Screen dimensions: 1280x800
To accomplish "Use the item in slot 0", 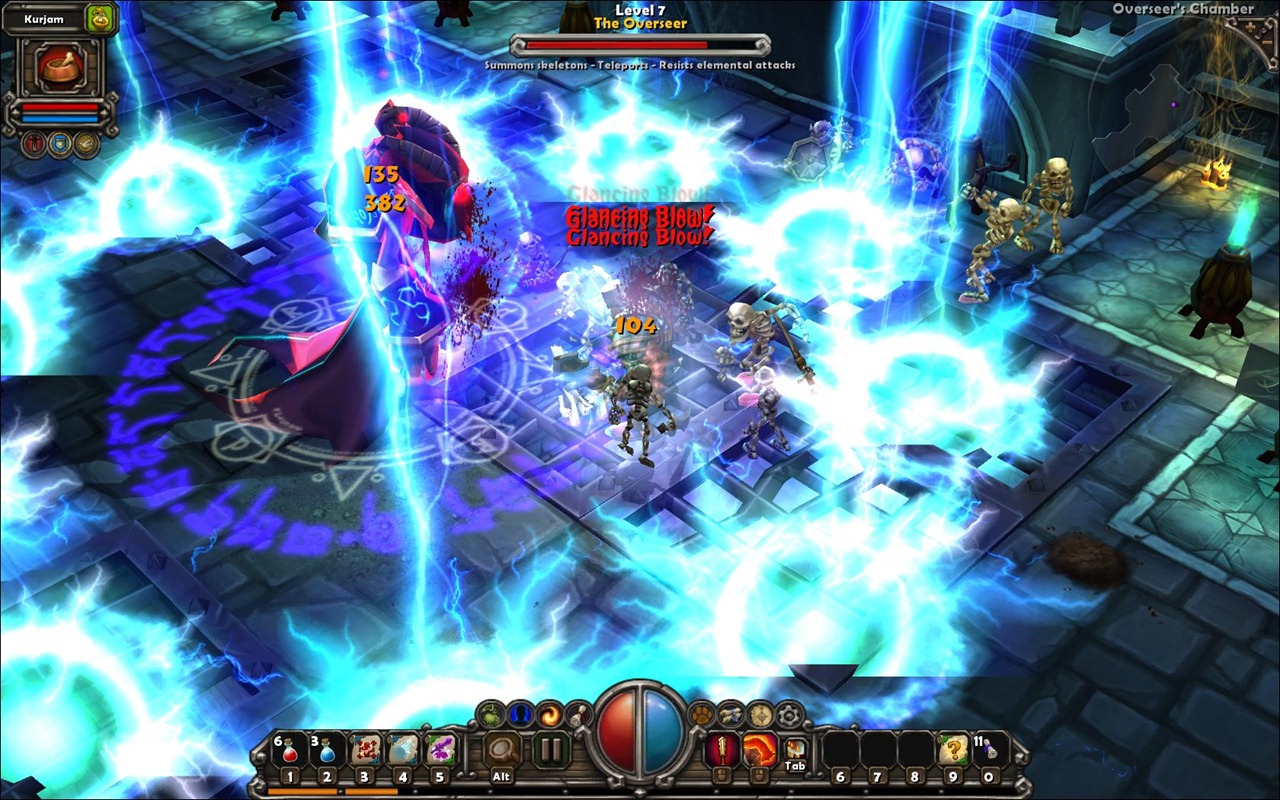I will pos(989,750).
